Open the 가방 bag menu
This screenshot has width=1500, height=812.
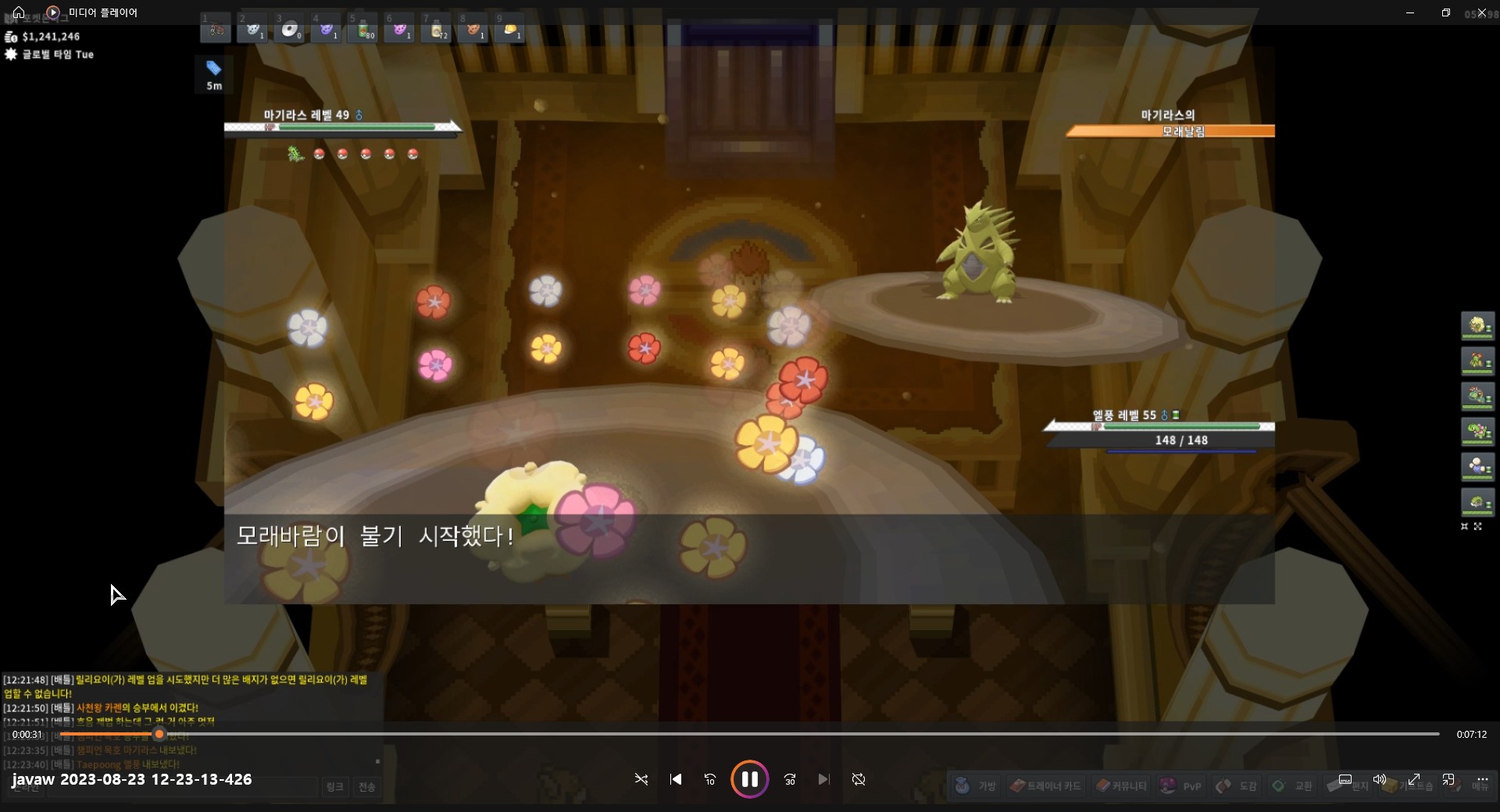pos(977,785)
